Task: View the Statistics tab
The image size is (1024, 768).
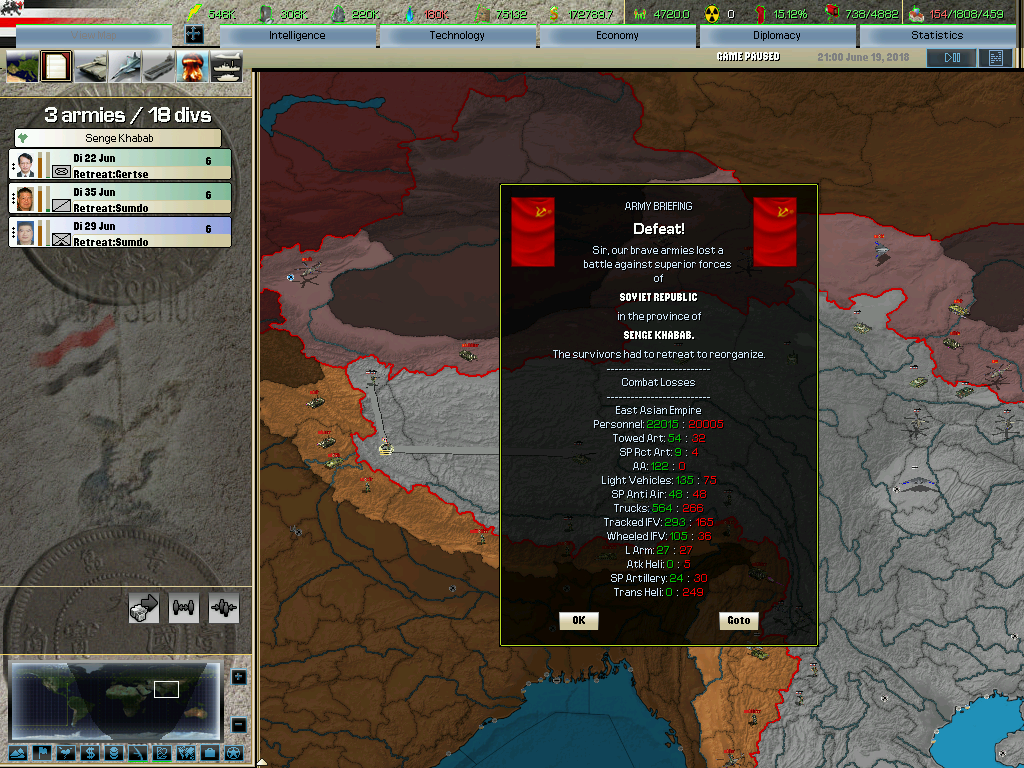Action: pos(937,36)
